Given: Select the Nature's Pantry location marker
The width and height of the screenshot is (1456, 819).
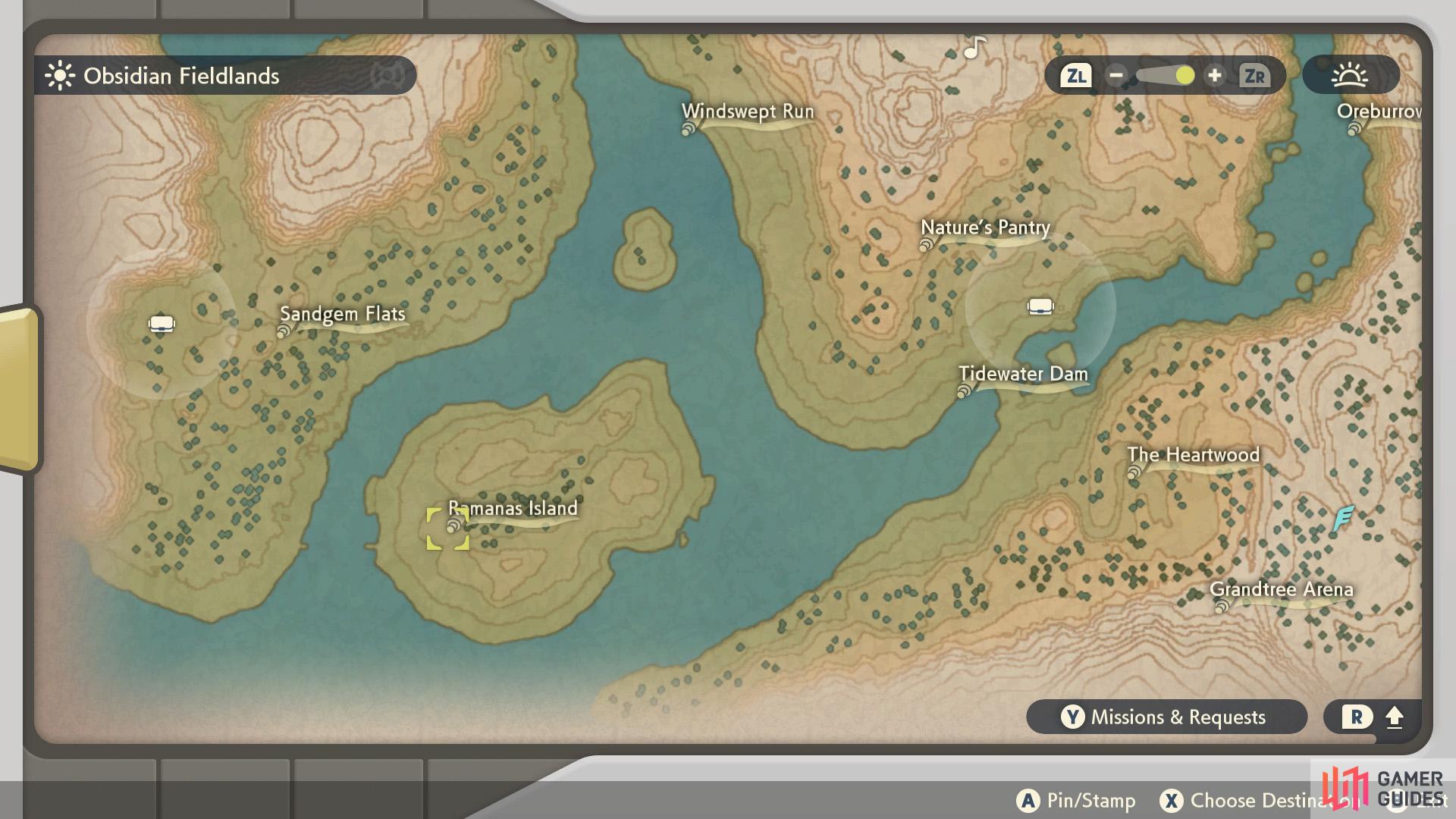Looking at the screenshot, I should (x=927, y=245).
